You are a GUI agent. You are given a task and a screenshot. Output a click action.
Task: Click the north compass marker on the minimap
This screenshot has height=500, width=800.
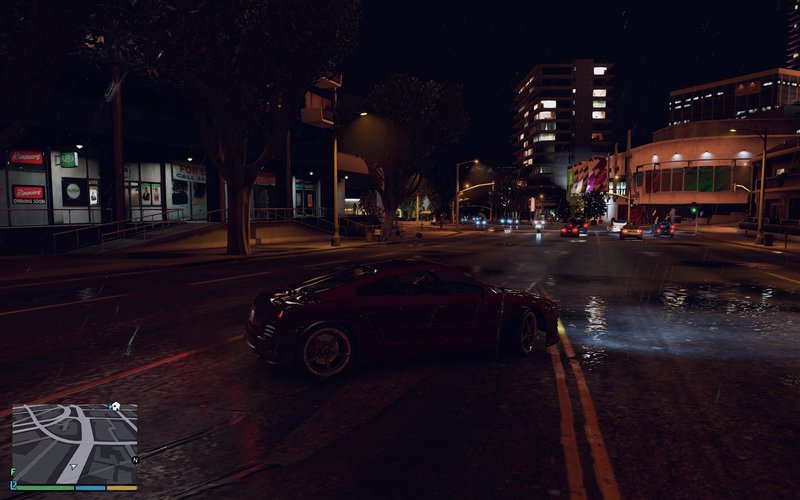[134, 460]
